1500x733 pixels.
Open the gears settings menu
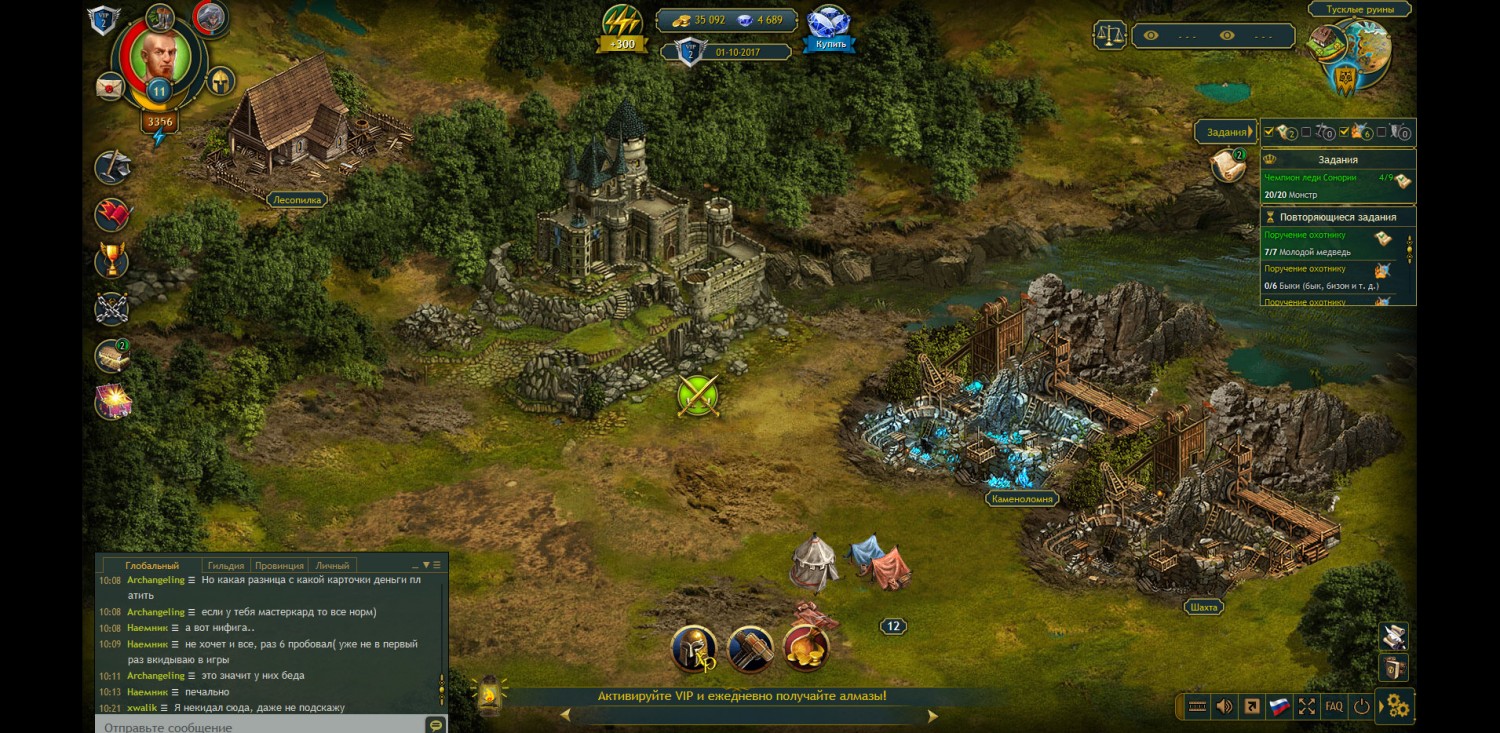tap(1397, 707)
